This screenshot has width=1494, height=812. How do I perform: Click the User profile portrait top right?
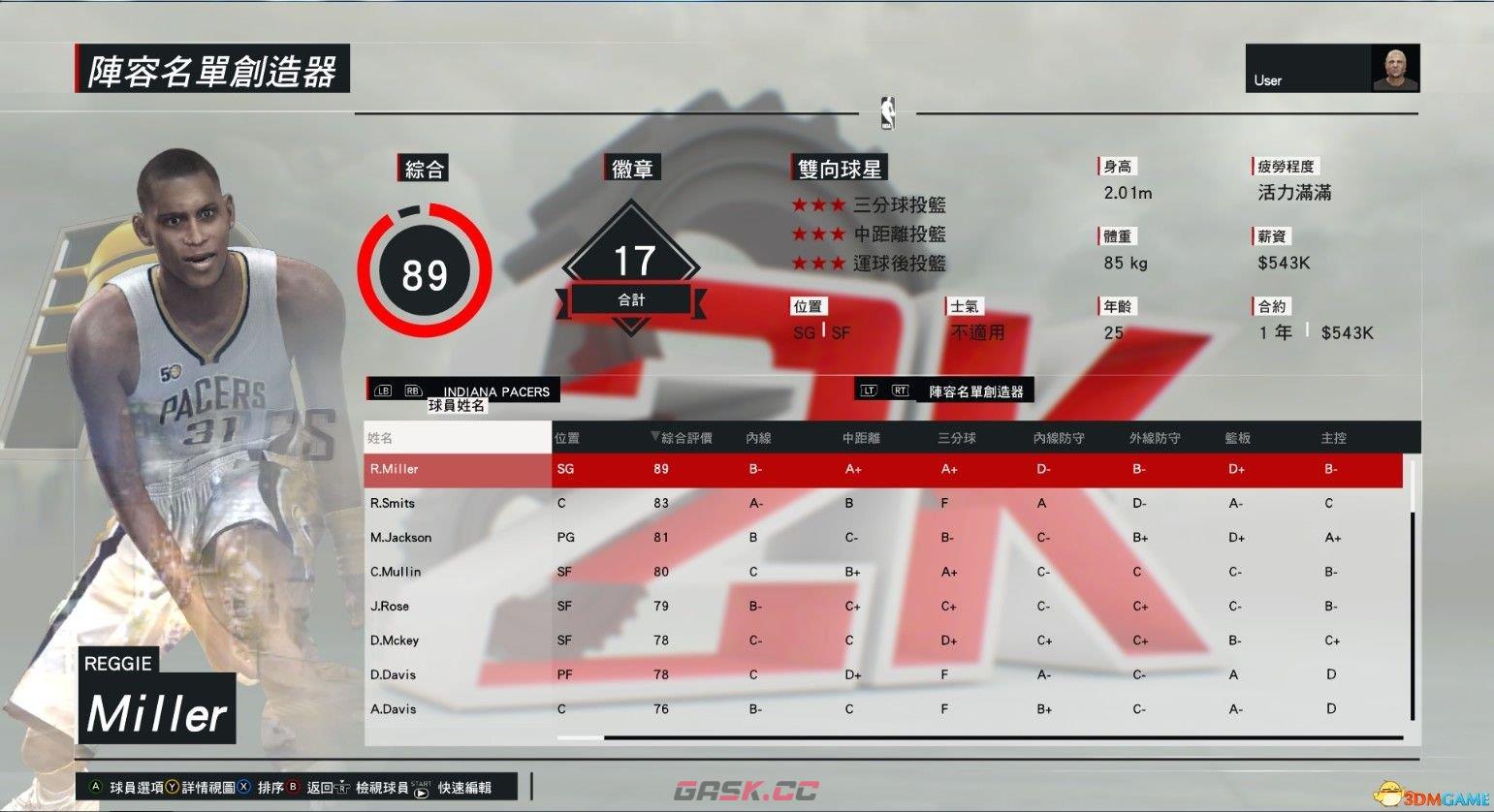(x=1396, y=66)
